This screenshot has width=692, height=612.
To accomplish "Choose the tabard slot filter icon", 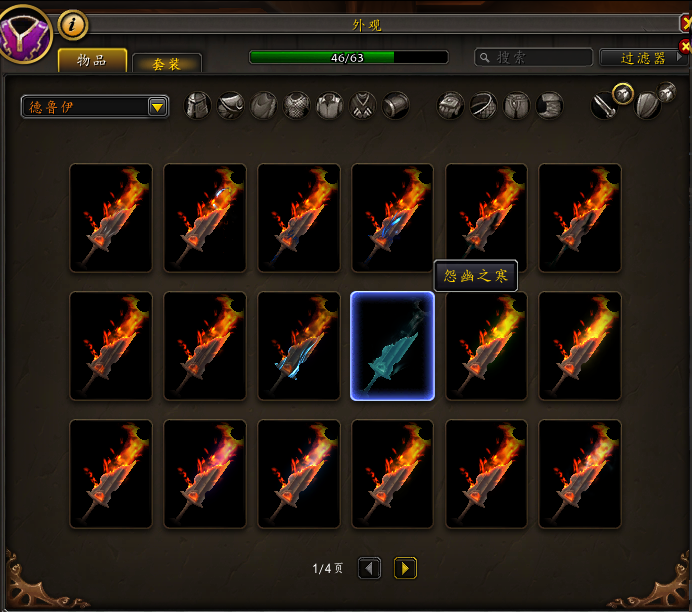I will (x=363, y=105).
